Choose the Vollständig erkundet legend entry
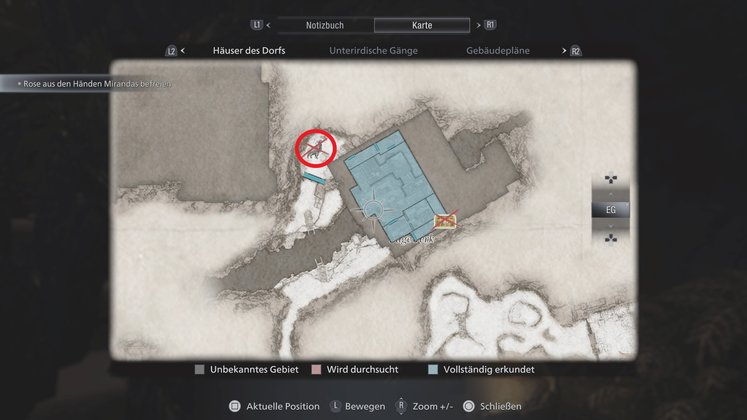This screenshot has width=747, height=420. point(482,370)
